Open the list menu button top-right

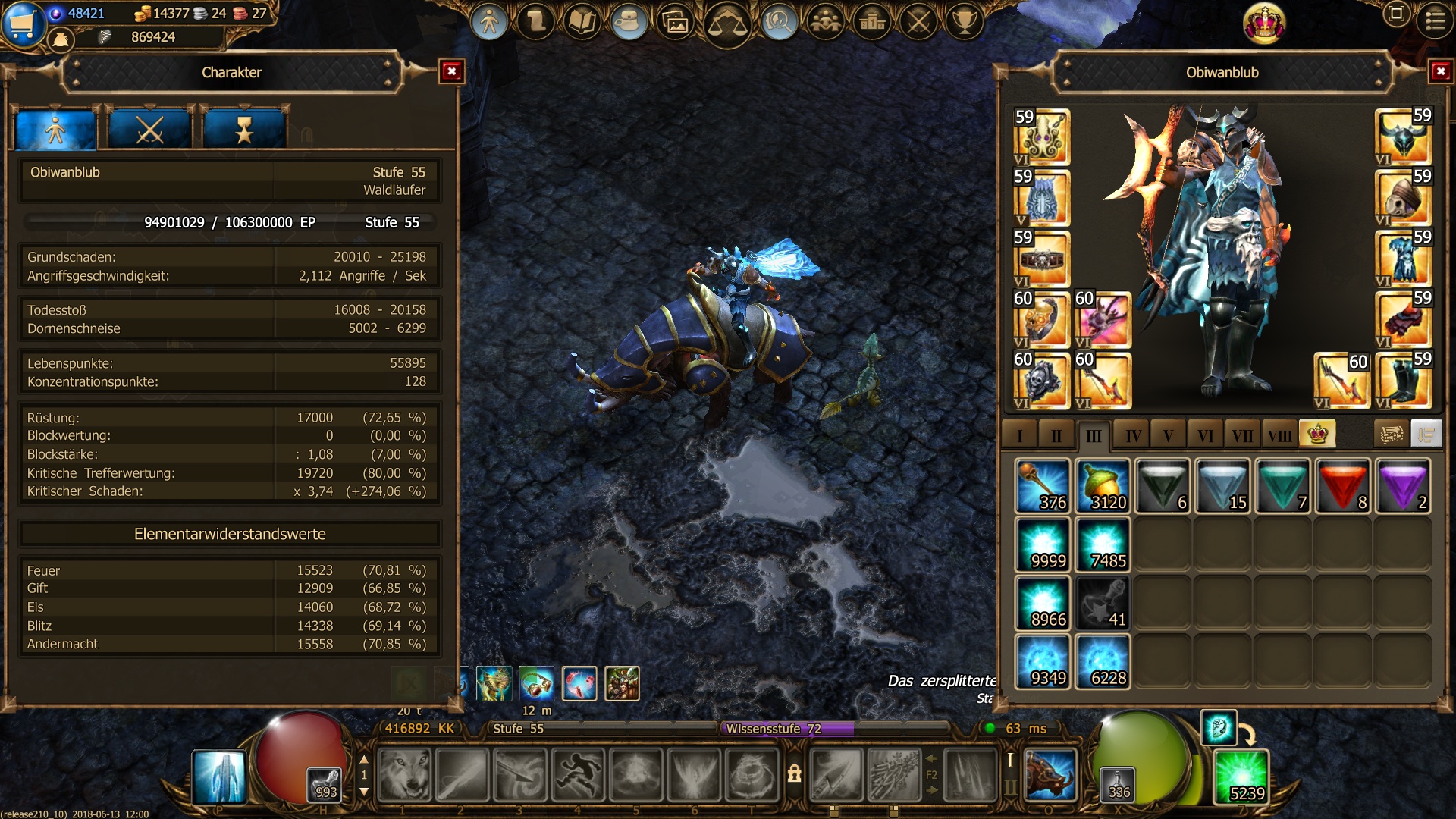1435,20
